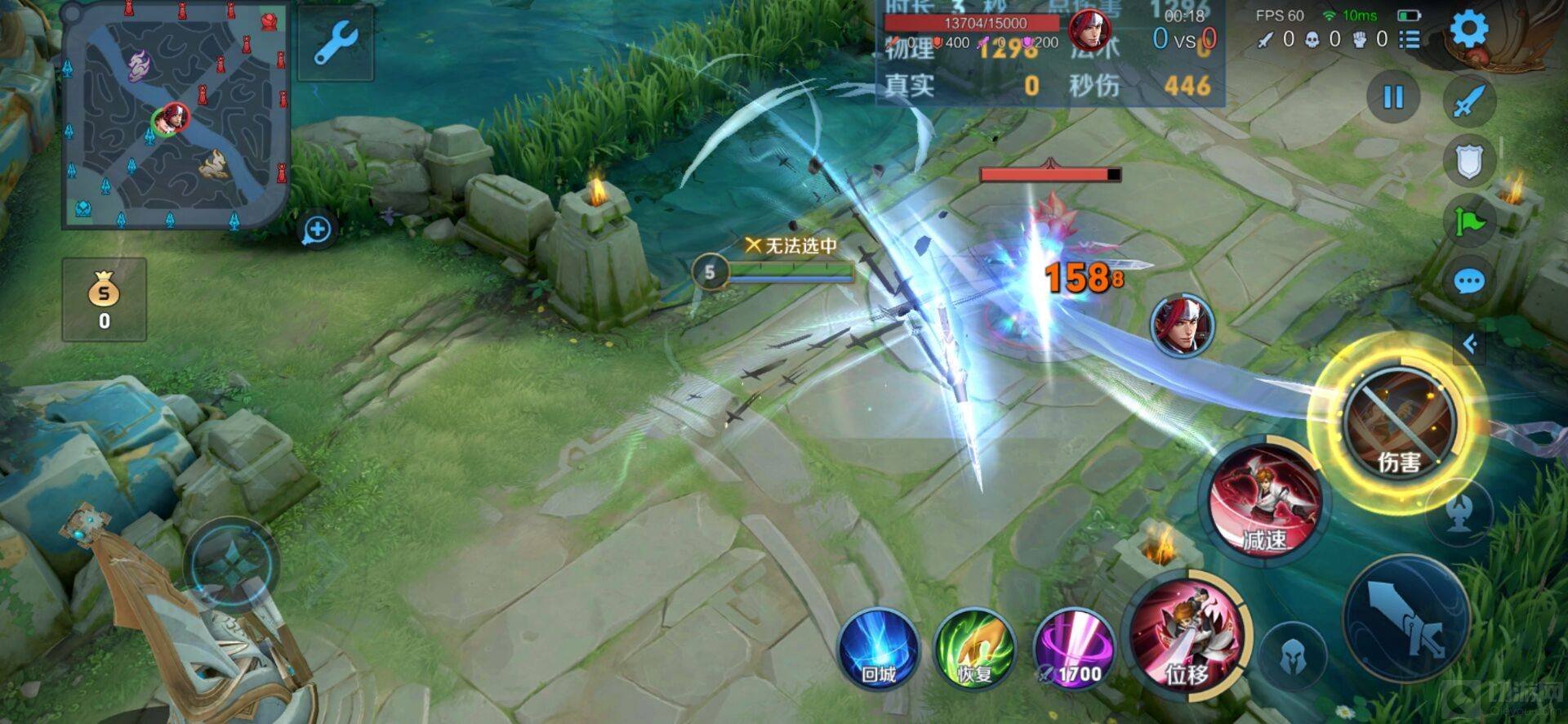Send the shield defend signal

tap(1469, 161)
